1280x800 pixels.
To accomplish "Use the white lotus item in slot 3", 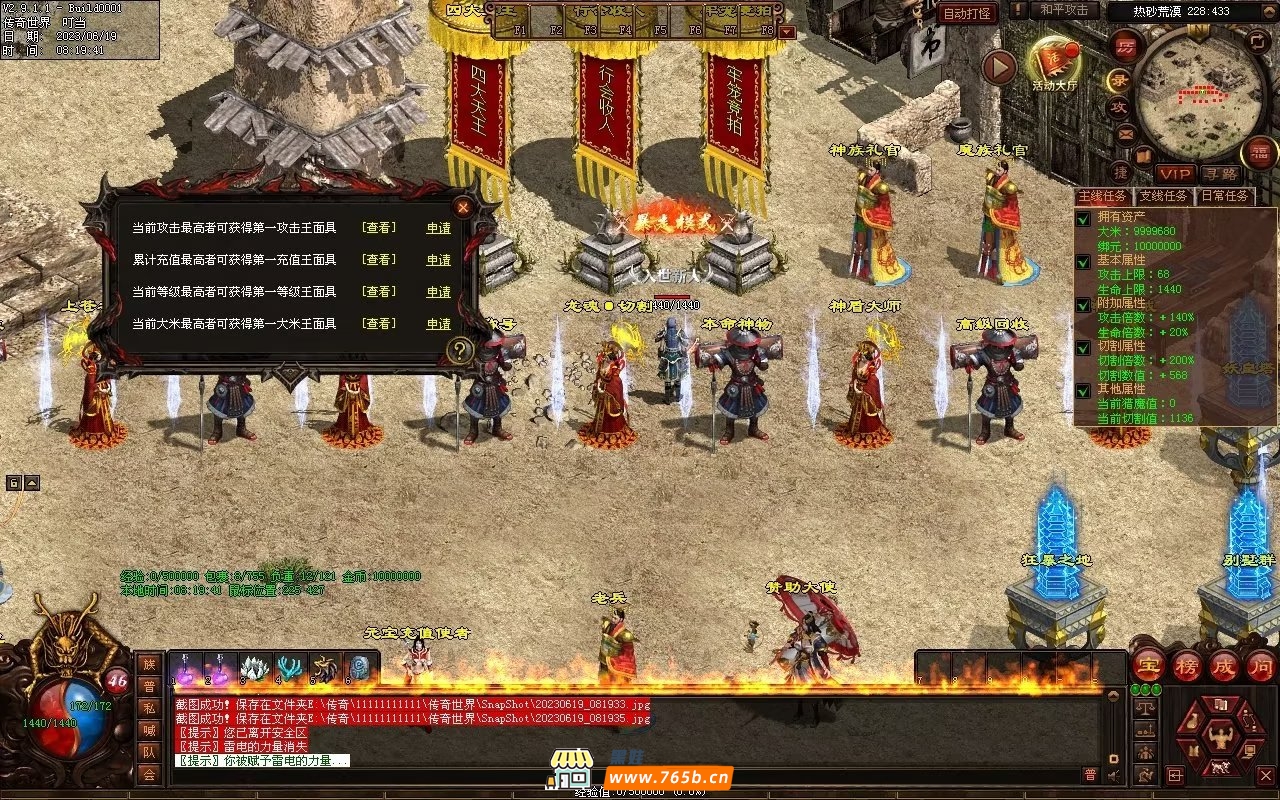I will (x=255, y=668).
